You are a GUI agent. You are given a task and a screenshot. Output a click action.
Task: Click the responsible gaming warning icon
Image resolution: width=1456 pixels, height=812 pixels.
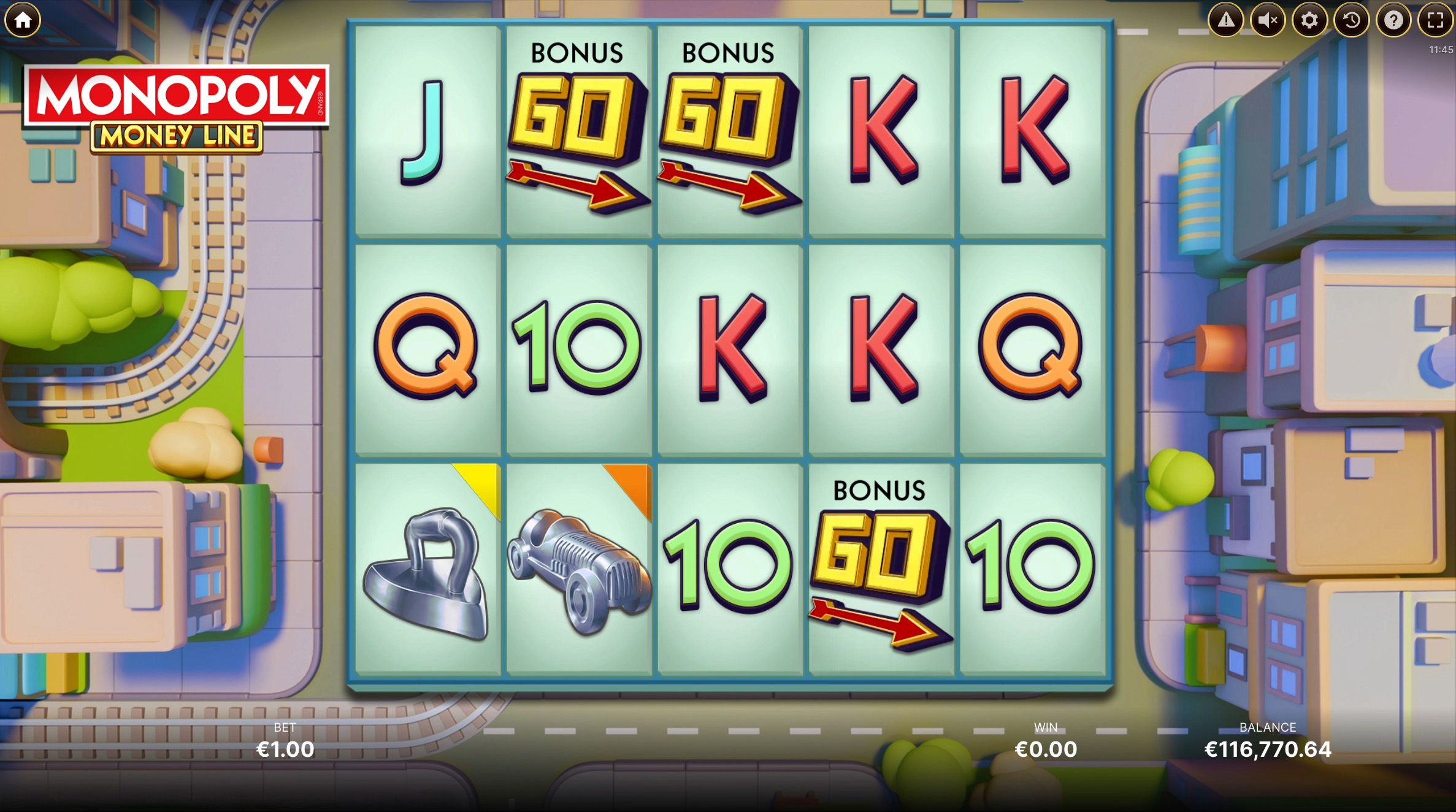(x=1226, y=20)
